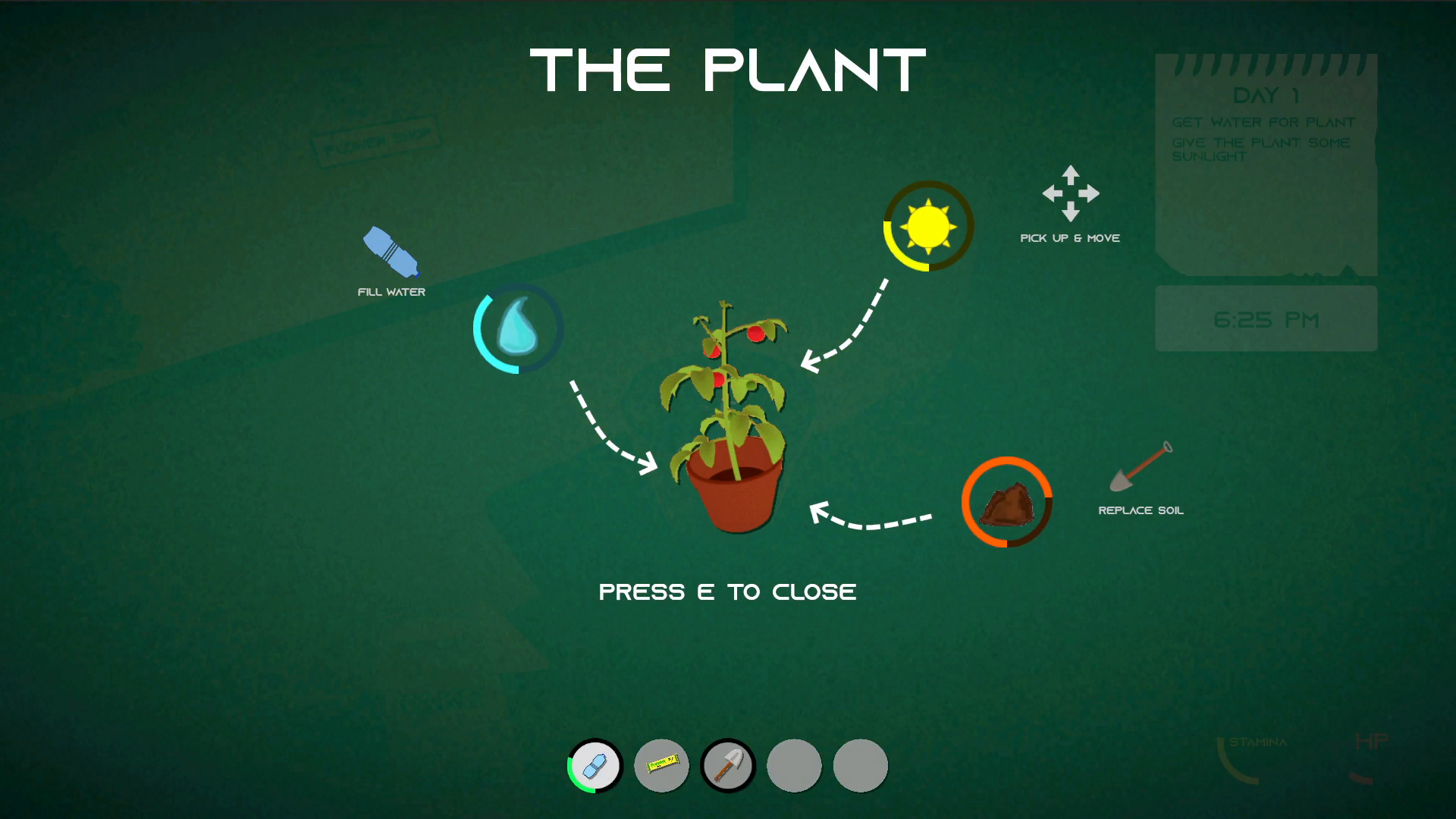Click The Plant title heading
Screen dimensions: 1456x819
[x=727, y=70]
